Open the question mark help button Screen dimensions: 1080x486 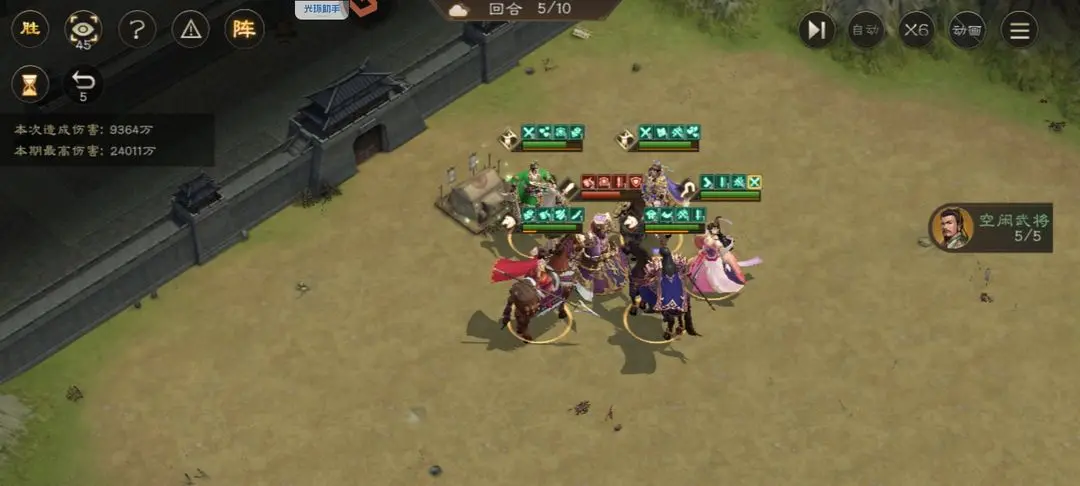[x=137, y=30]
